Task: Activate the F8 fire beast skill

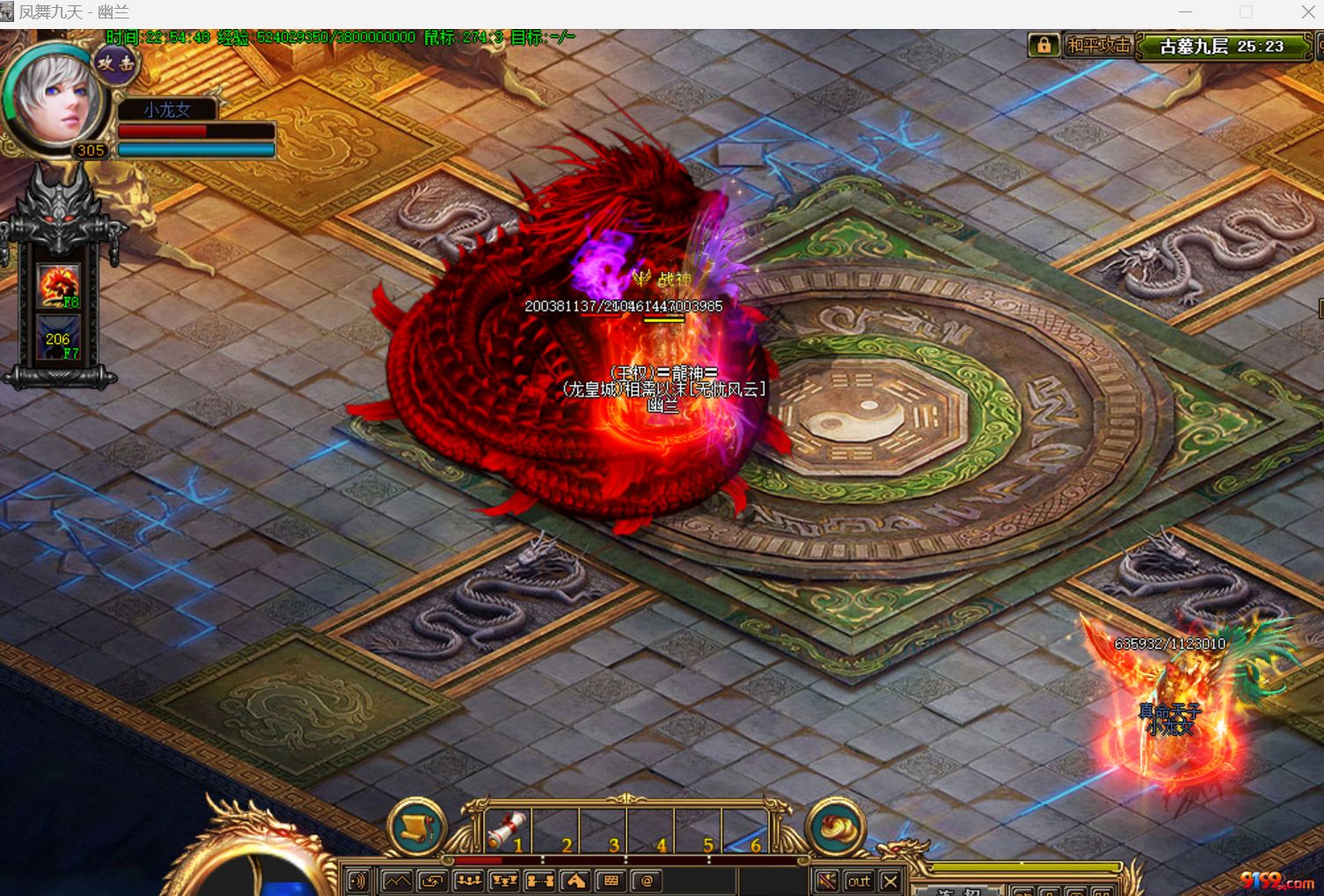Action: pyautogui.click(x=59, y=287)
